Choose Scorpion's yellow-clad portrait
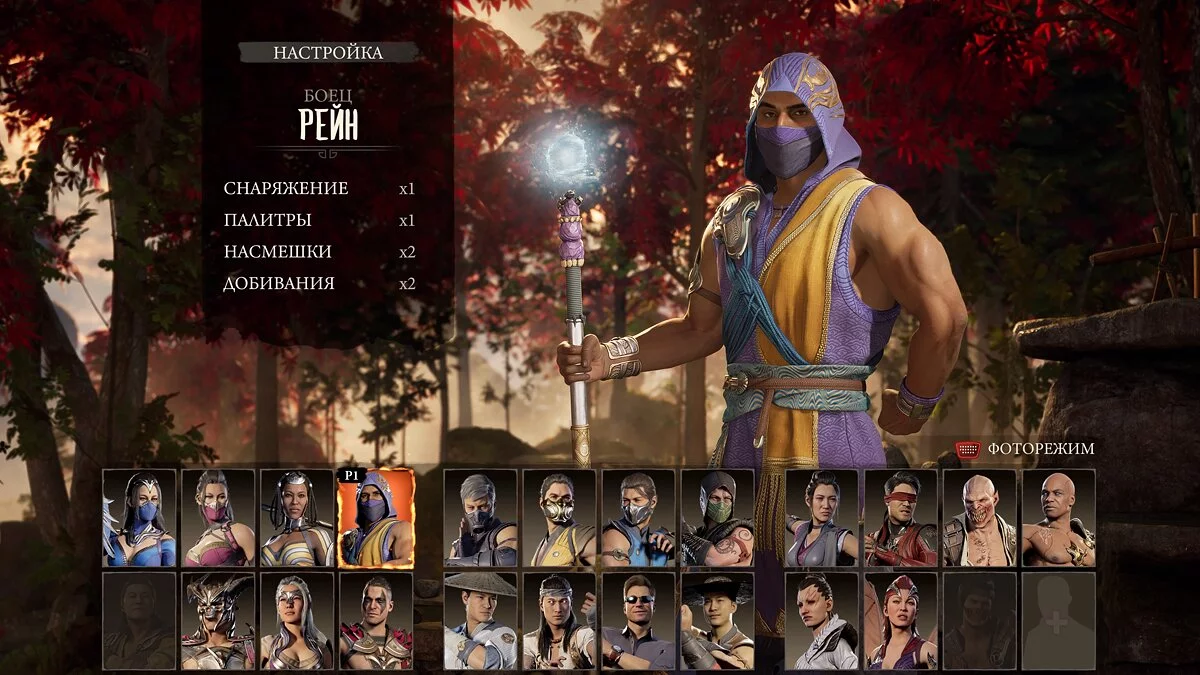The height and width of the screenshot is (675, 1200). (559, 518)
